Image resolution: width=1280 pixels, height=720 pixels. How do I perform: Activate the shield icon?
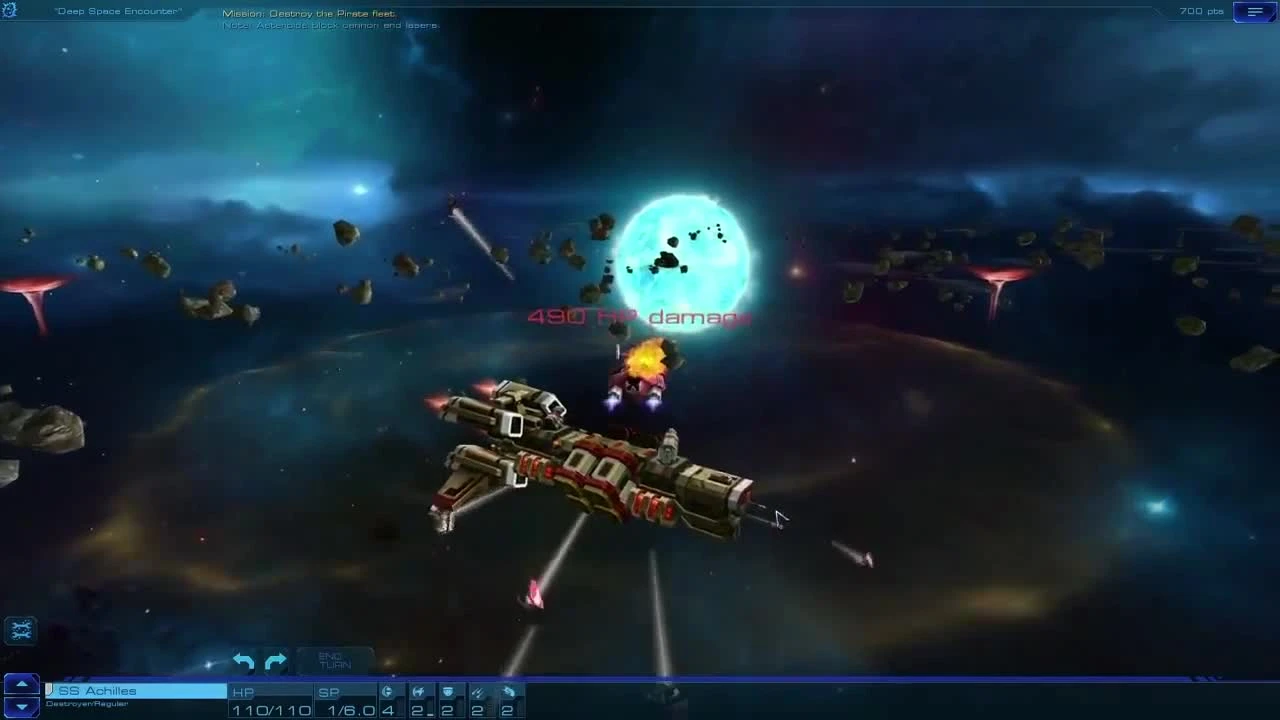tap(447, 690)
